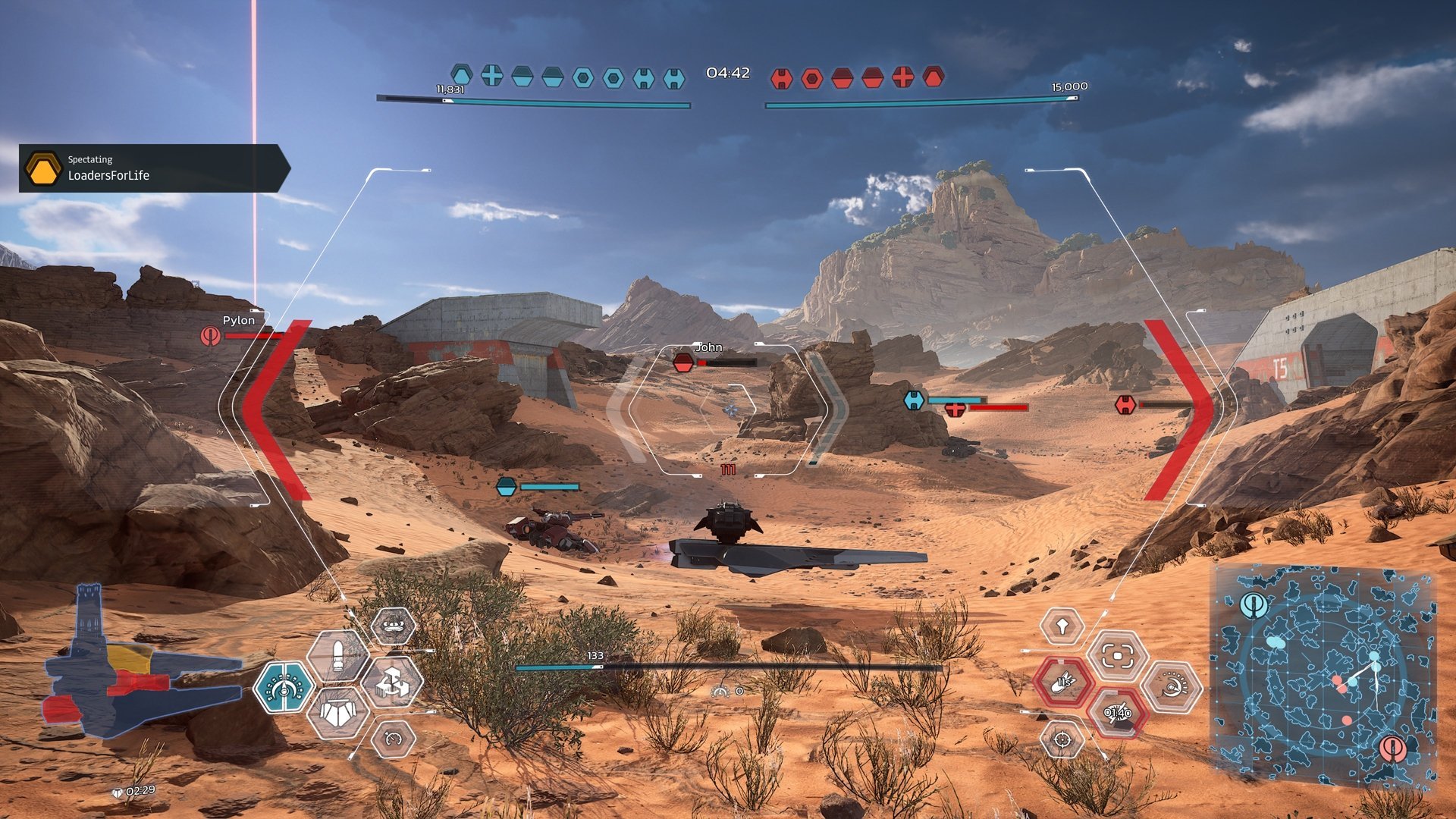The width and height of the screenshot is (1456, 819).
Task: Click the upward arrow marker hexagon
Action: click(1062, 626)
